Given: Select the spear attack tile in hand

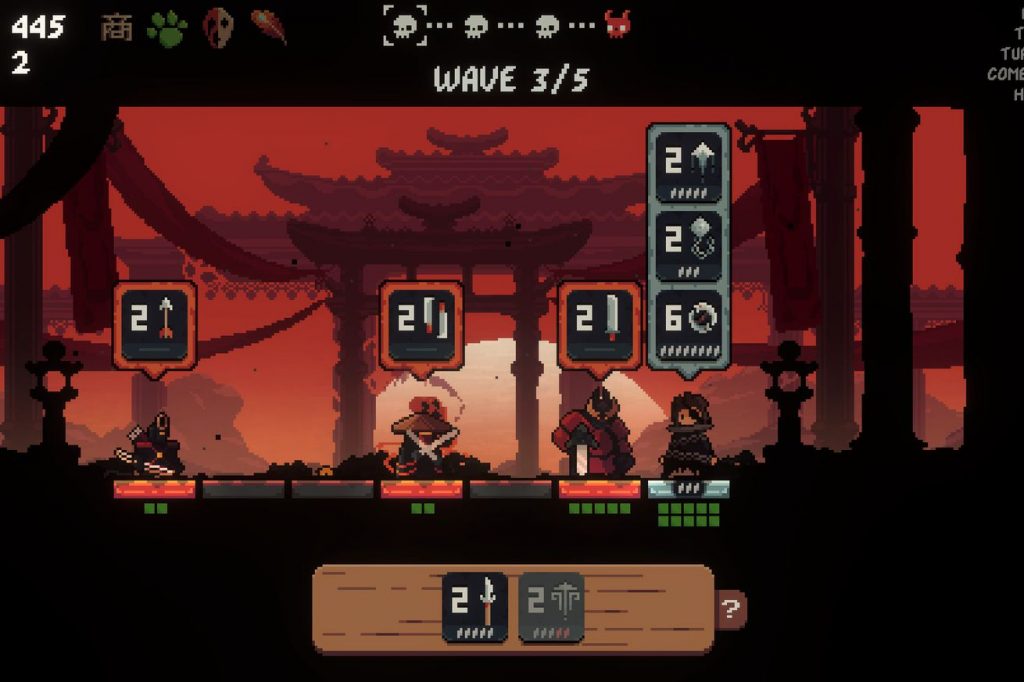Looking at the screenshot, I should pos(475,606).
